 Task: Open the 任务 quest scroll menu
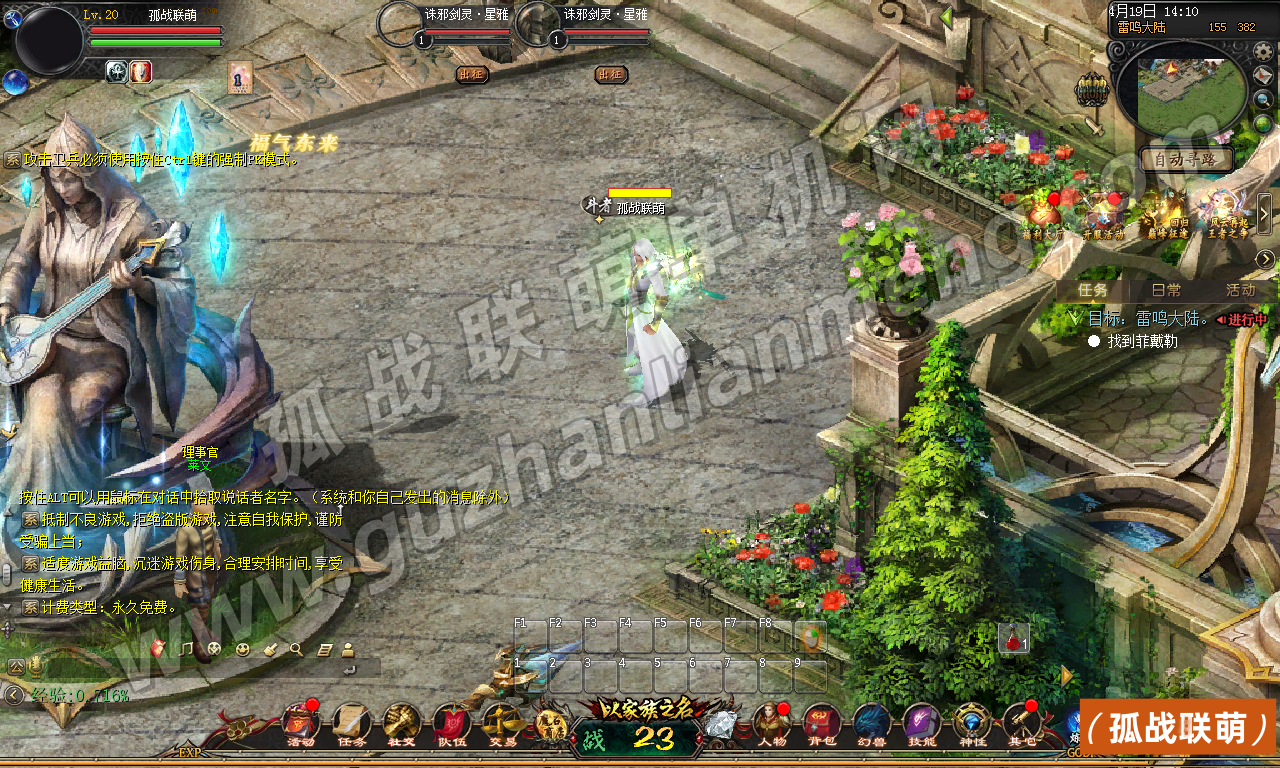352,724
